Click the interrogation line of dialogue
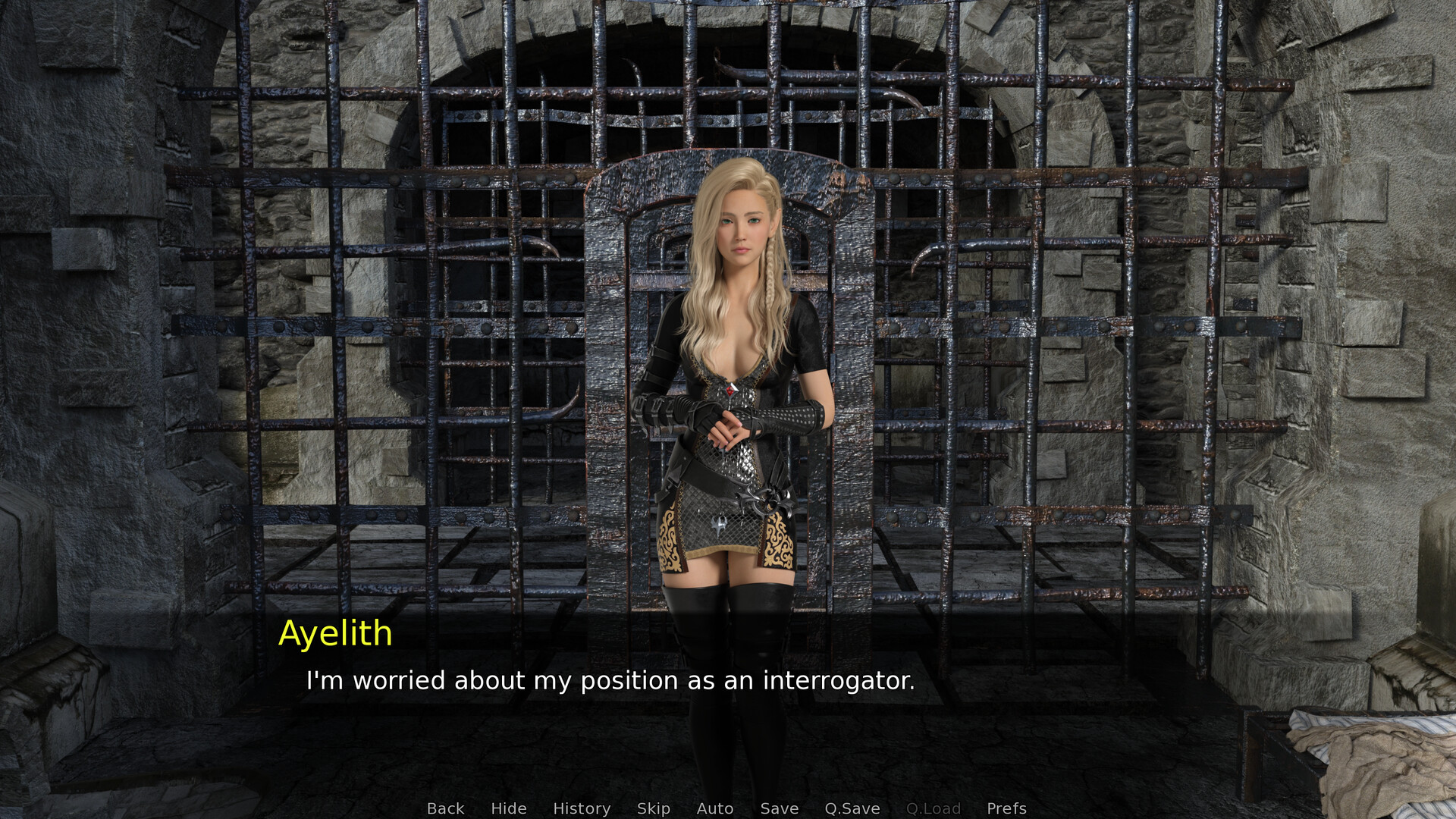 pos(610,680)
